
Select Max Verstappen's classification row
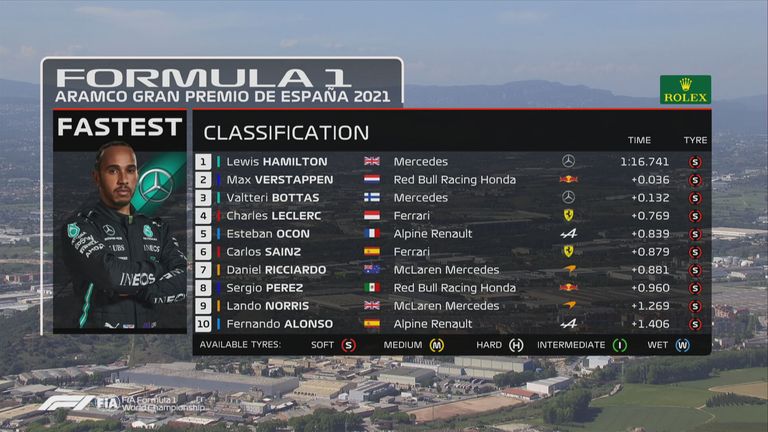[450, 179]
